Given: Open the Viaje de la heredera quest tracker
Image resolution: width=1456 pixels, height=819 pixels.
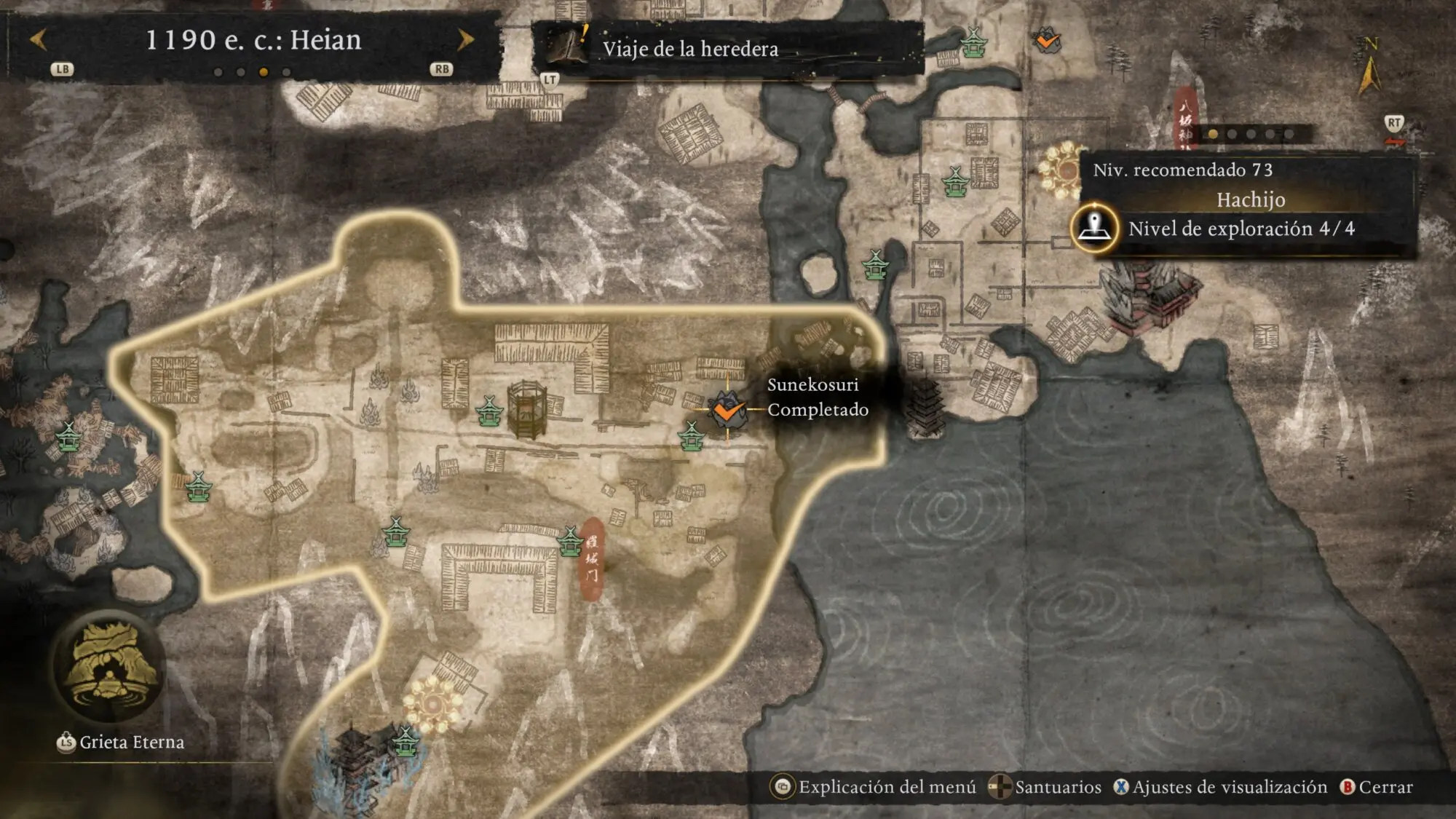Looking at the screenshot, I should 689,49.
